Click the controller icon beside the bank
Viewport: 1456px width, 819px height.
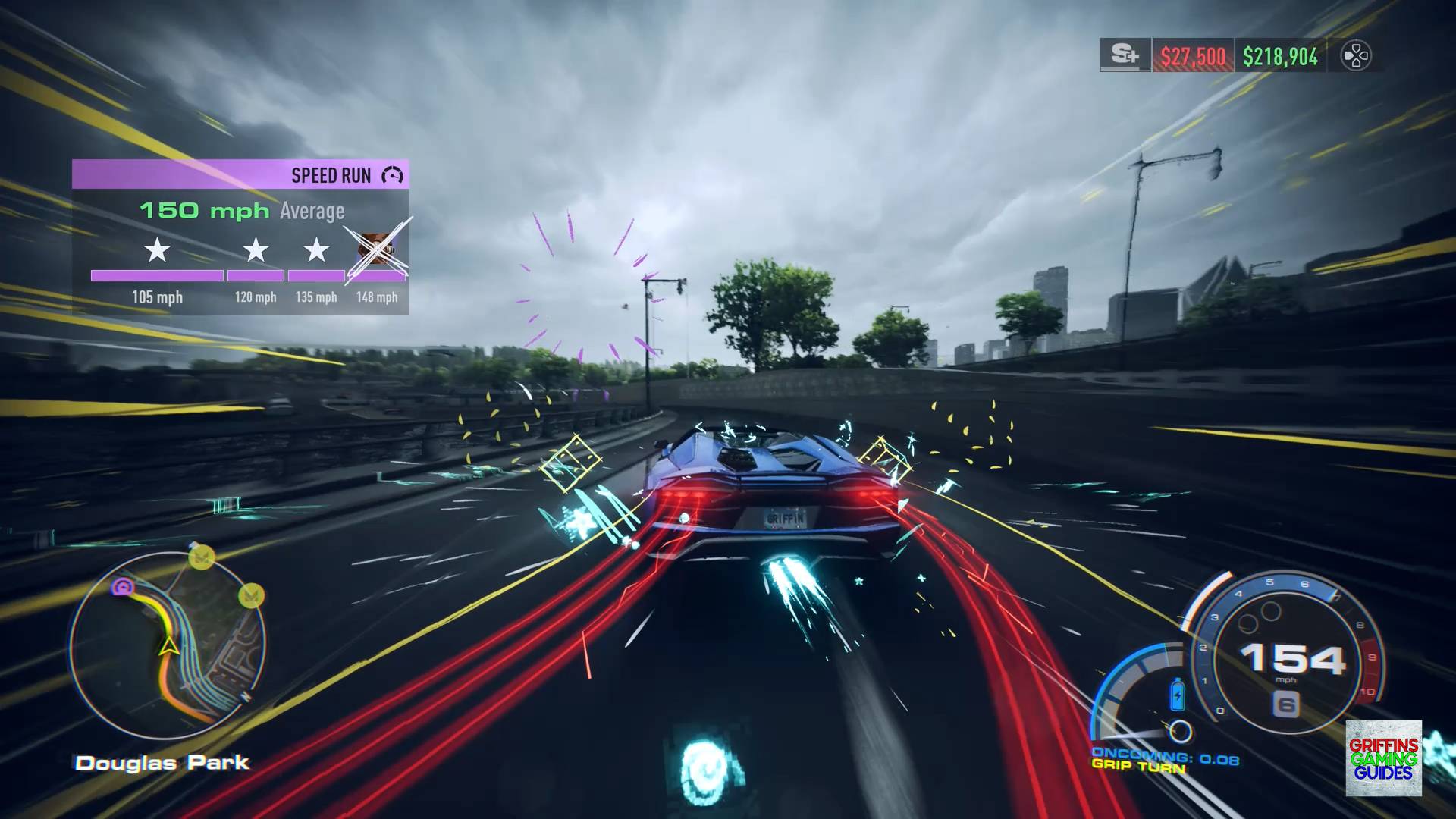(1355, 56)
